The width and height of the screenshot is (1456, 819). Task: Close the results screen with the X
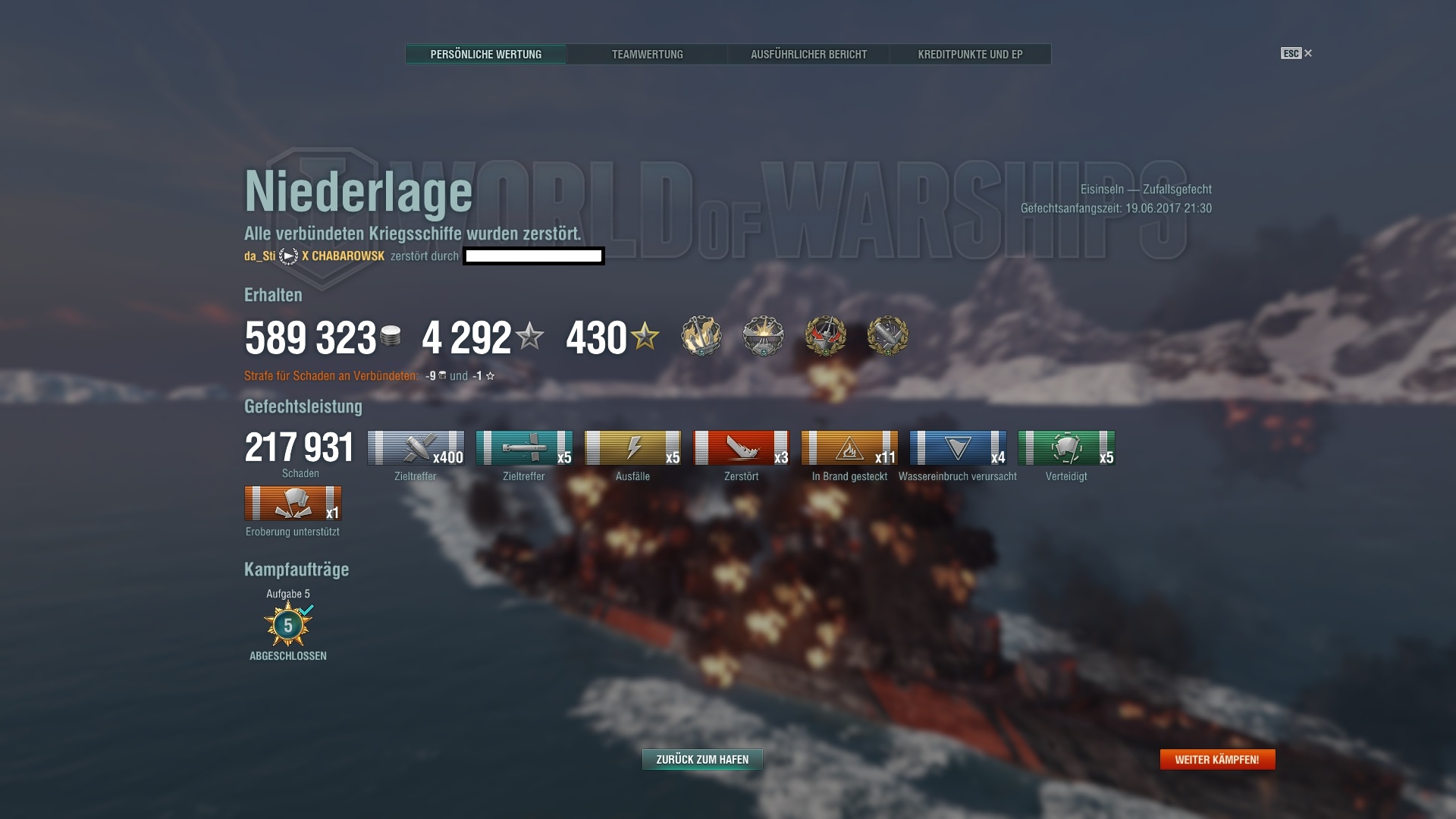(x=1308, y=53)
